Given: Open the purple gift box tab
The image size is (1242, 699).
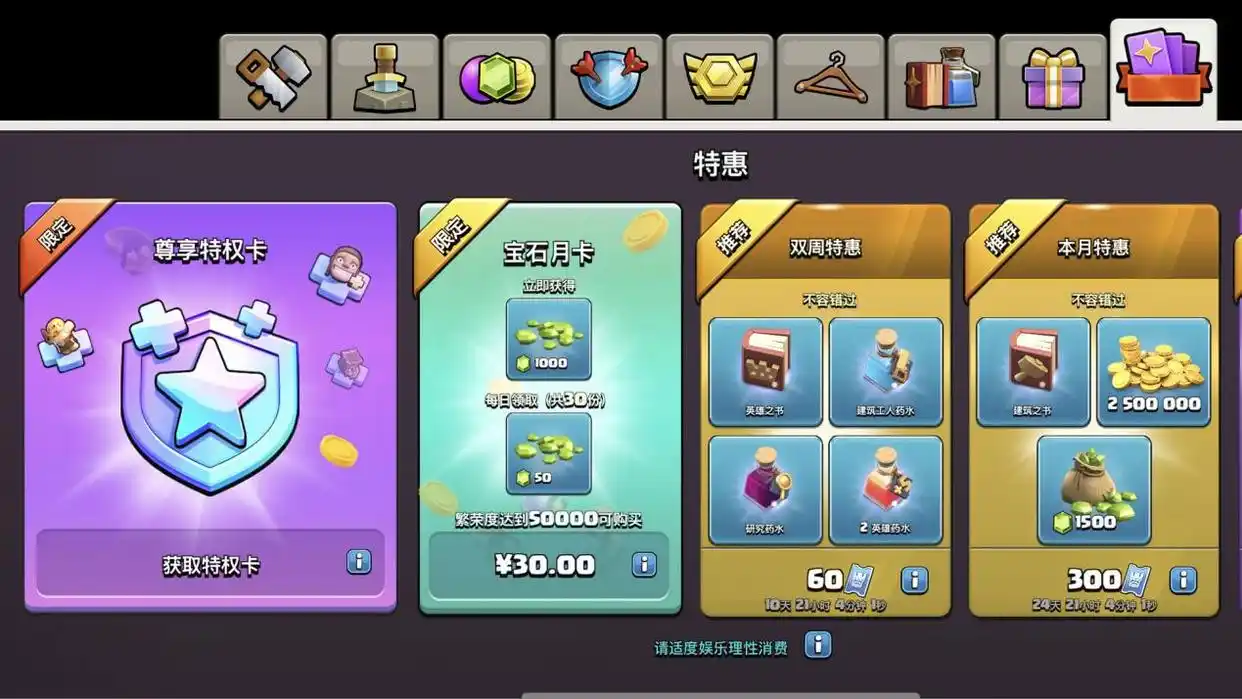Looking at the screenshot, I should point(1052,77).
